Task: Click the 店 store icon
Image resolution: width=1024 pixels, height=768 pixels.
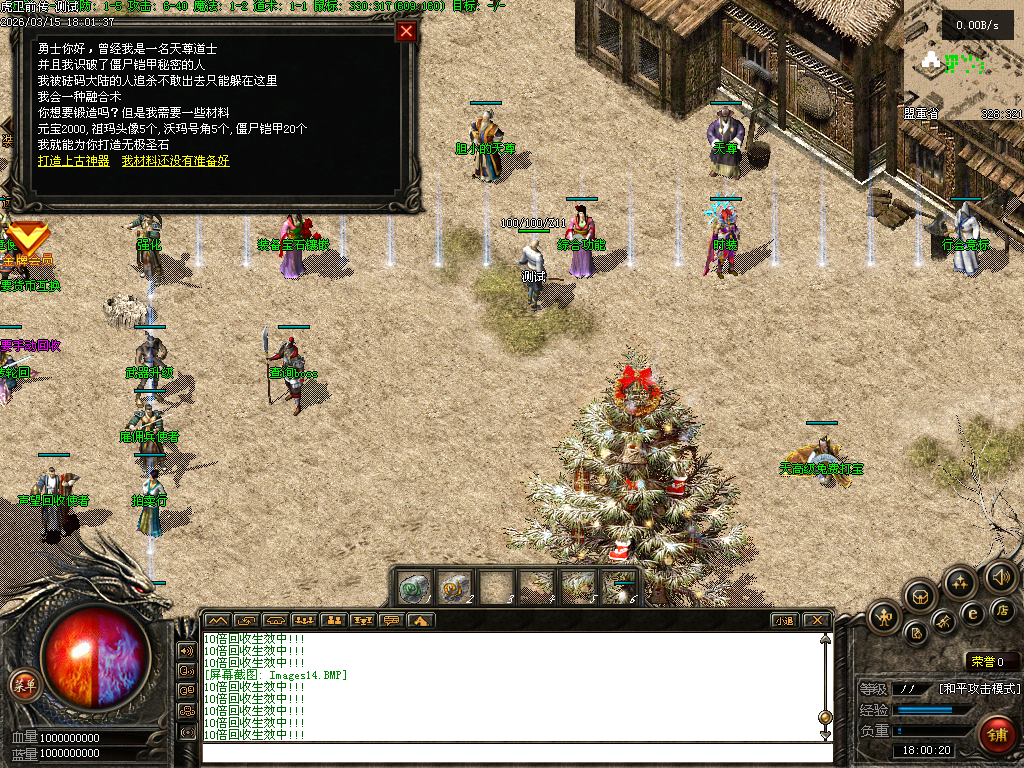Action: [x=1003, y=610]
